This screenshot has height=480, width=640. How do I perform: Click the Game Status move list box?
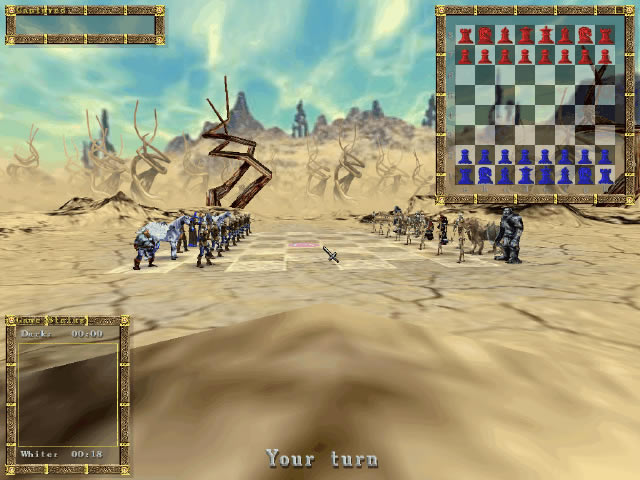click(67, 393)
